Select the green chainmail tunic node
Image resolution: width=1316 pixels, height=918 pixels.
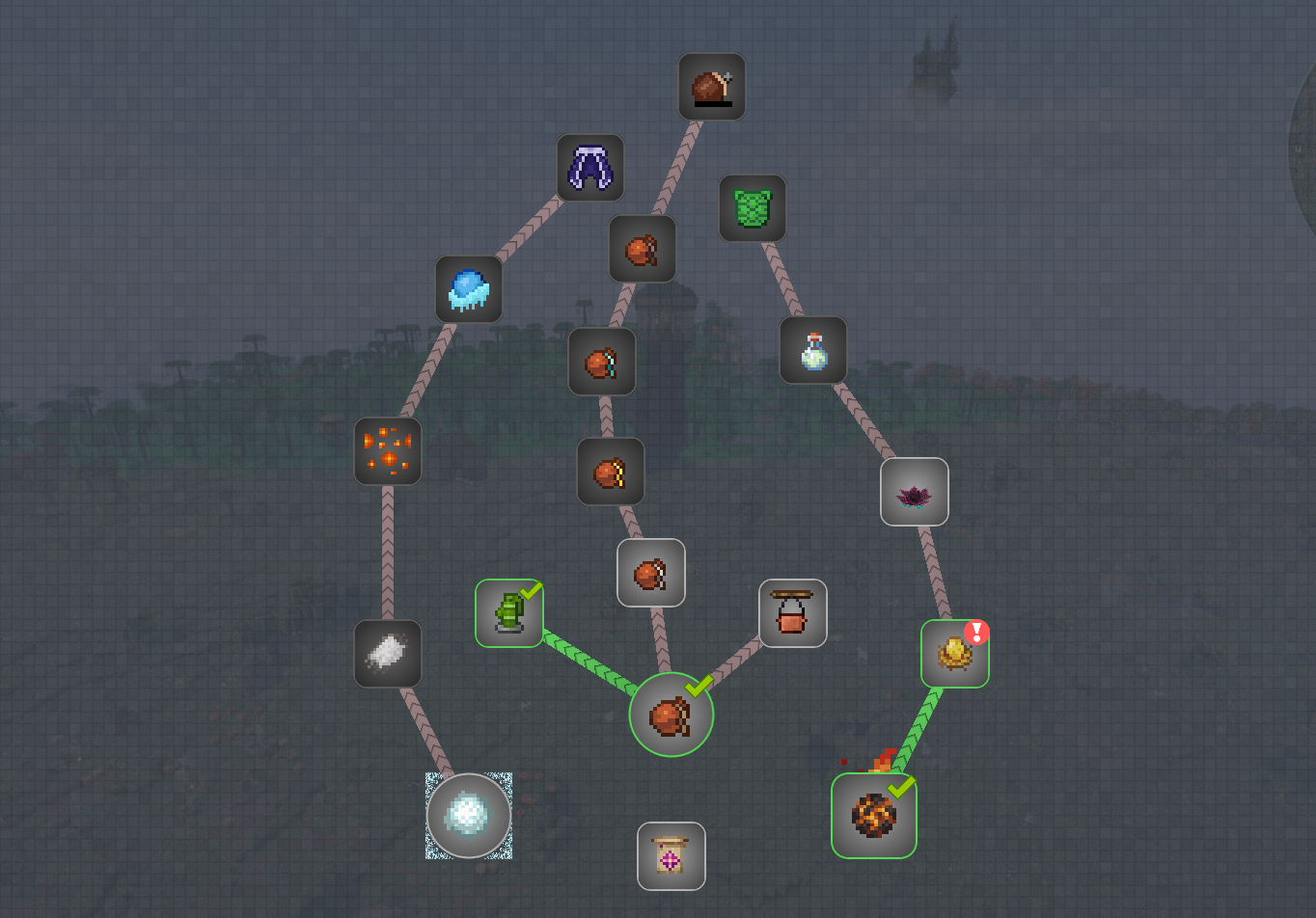pos(754,208)
